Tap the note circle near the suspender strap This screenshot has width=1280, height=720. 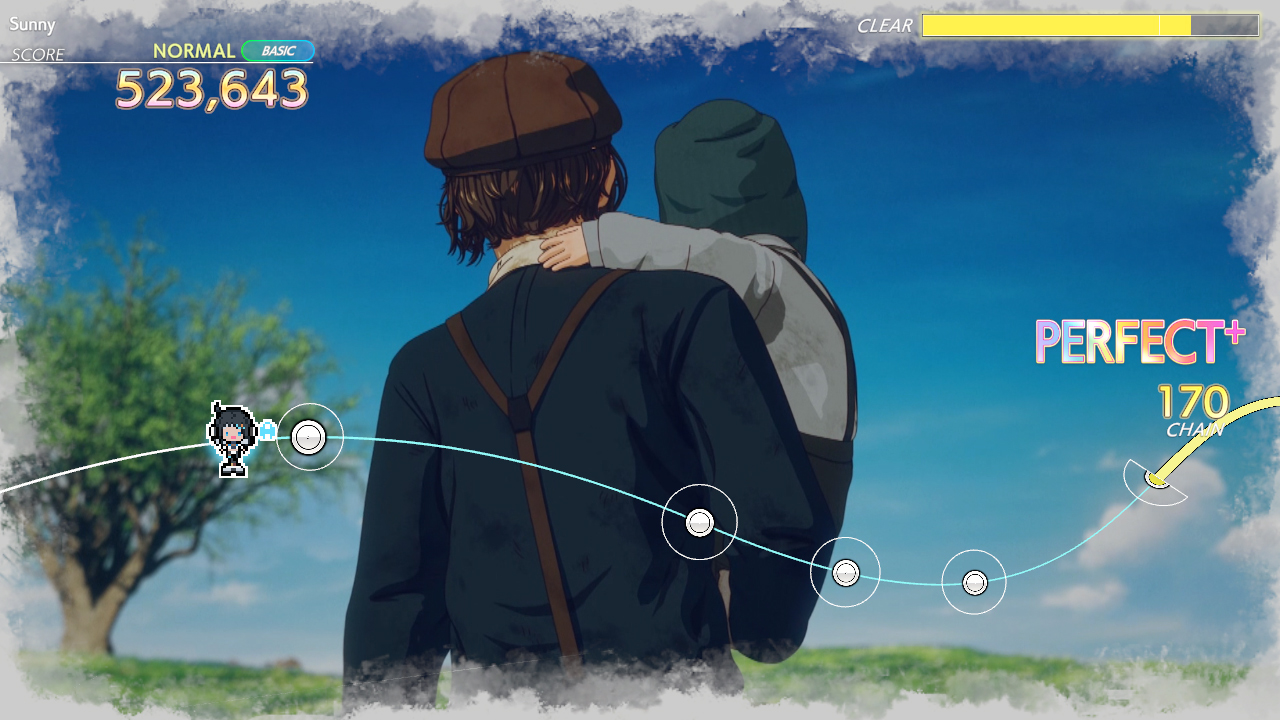tap(699, 521)
